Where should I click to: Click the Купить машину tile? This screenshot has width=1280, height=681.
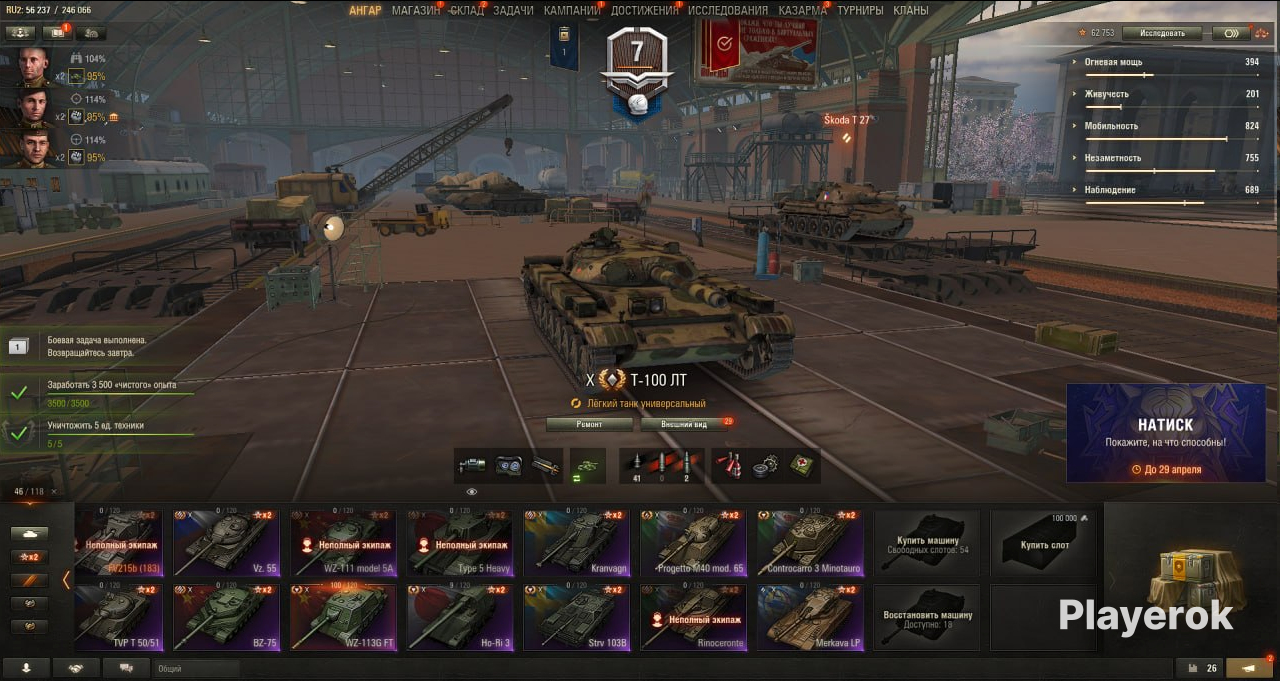[x=927, y=543]
